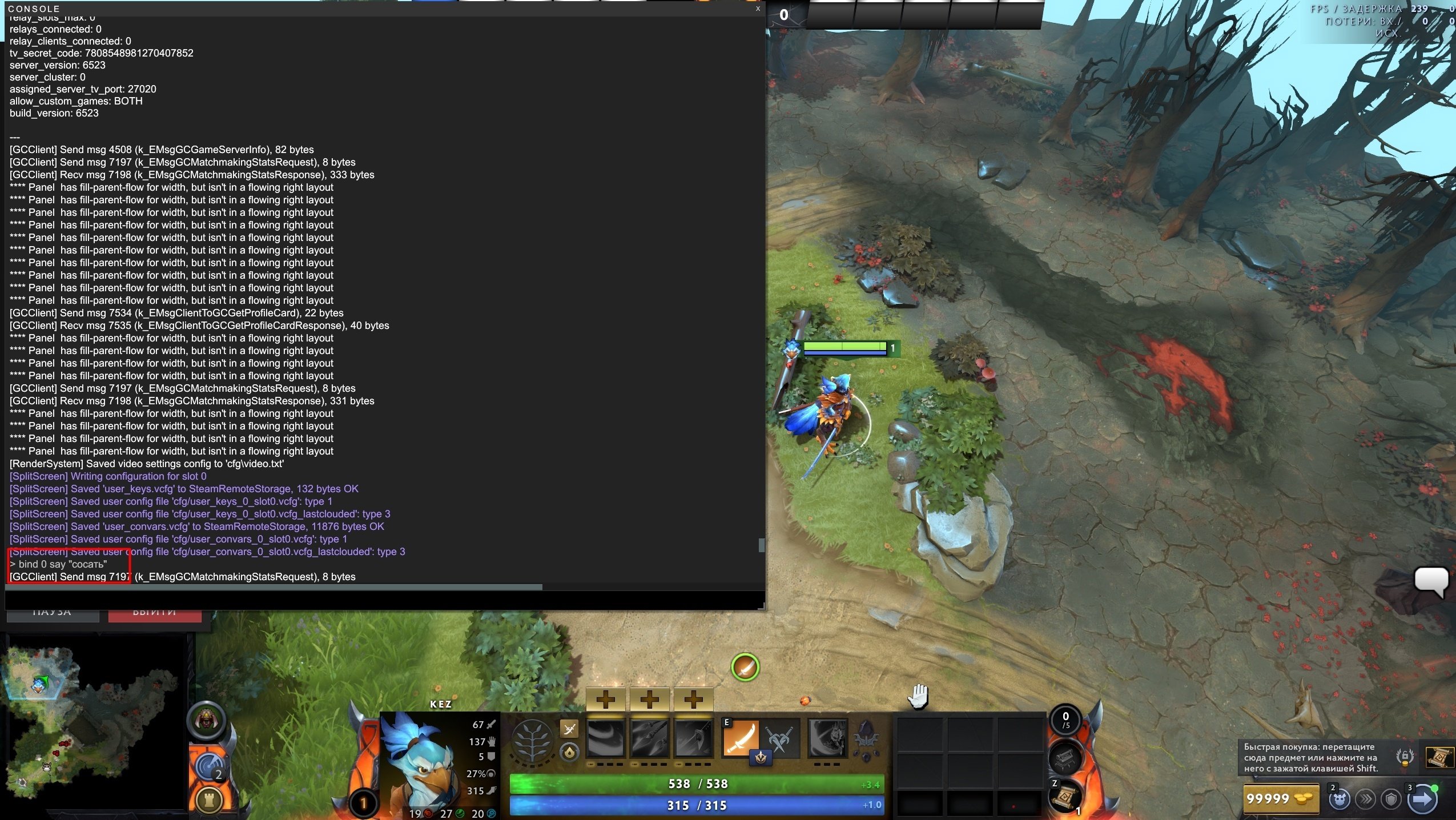Select the courier button

click(1339, 799)
